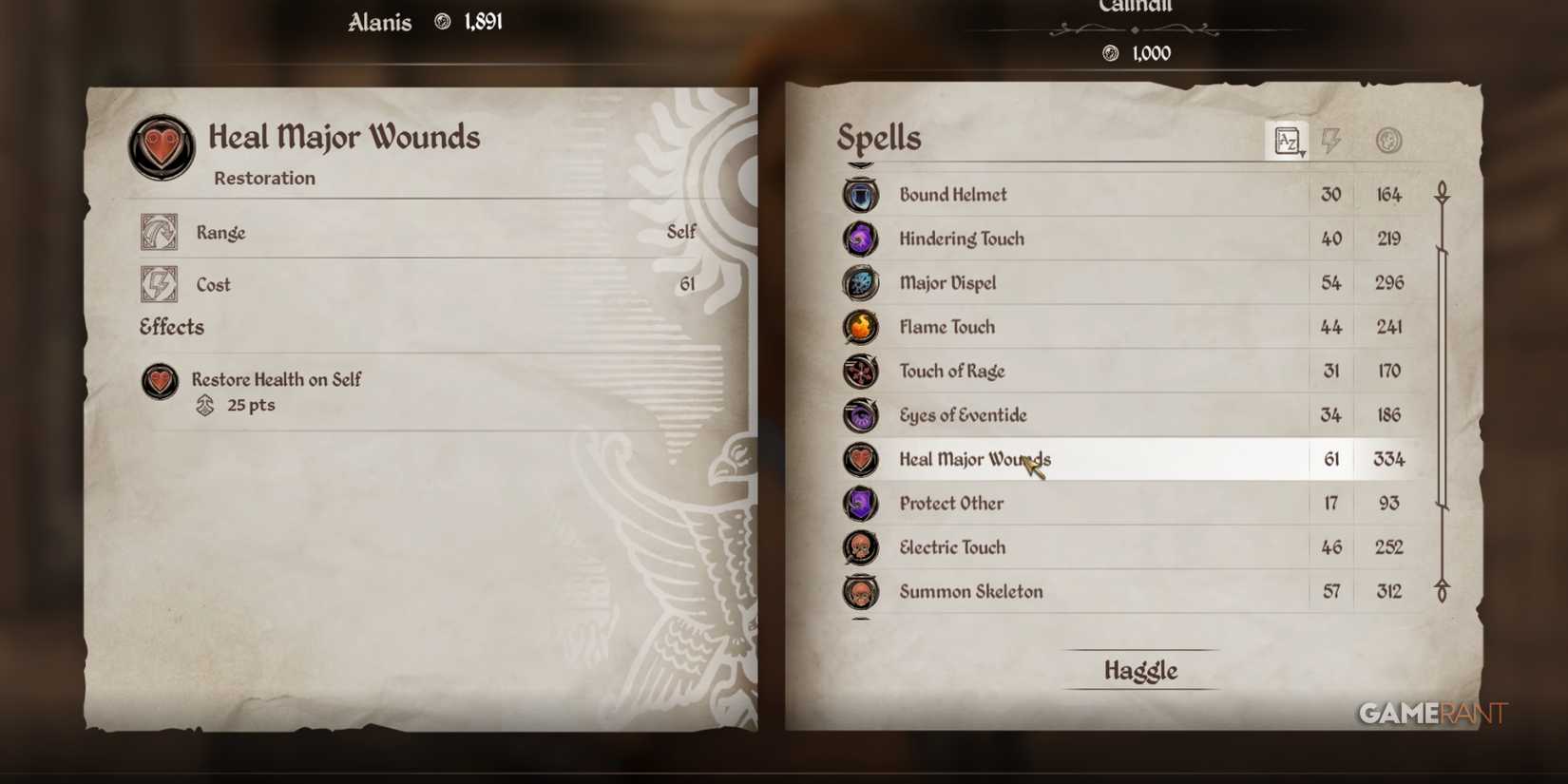Screen dimensions: 1568x784
Task: Click the Bound Helmet spell icon
Action: pos(860,195)
